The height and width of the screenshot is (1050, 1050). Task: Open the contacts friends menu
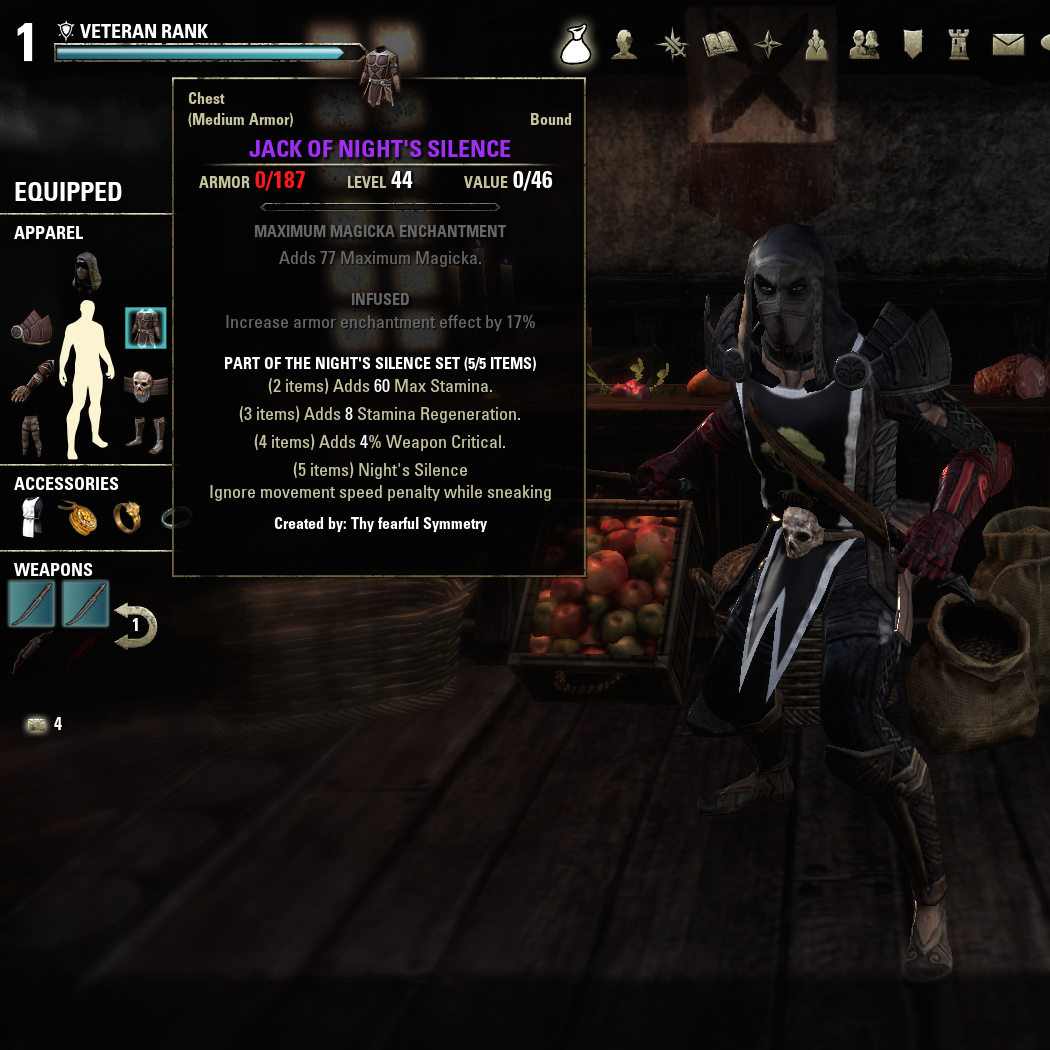(x=864, y=45)
